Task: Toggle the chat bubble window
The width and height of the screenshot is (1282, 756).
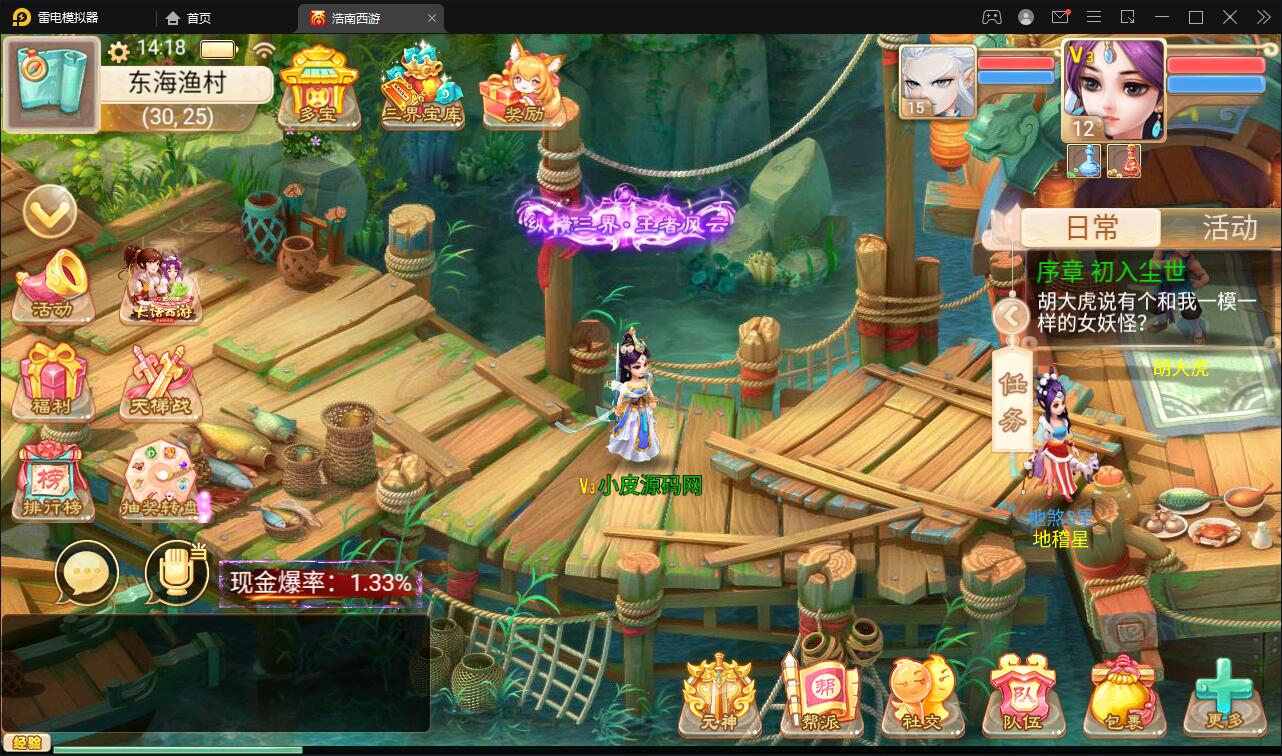Action: click(x=88, y=572)
